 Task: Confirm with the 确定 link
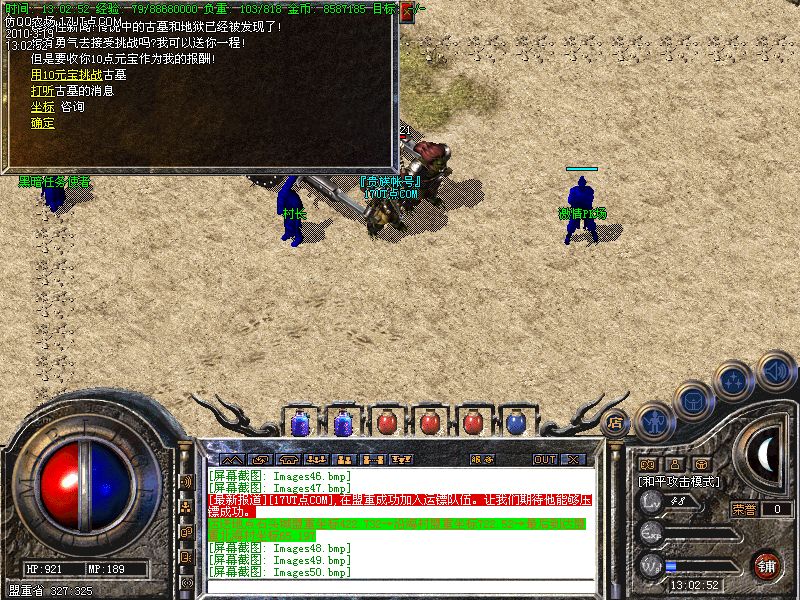tap(42, 123)
